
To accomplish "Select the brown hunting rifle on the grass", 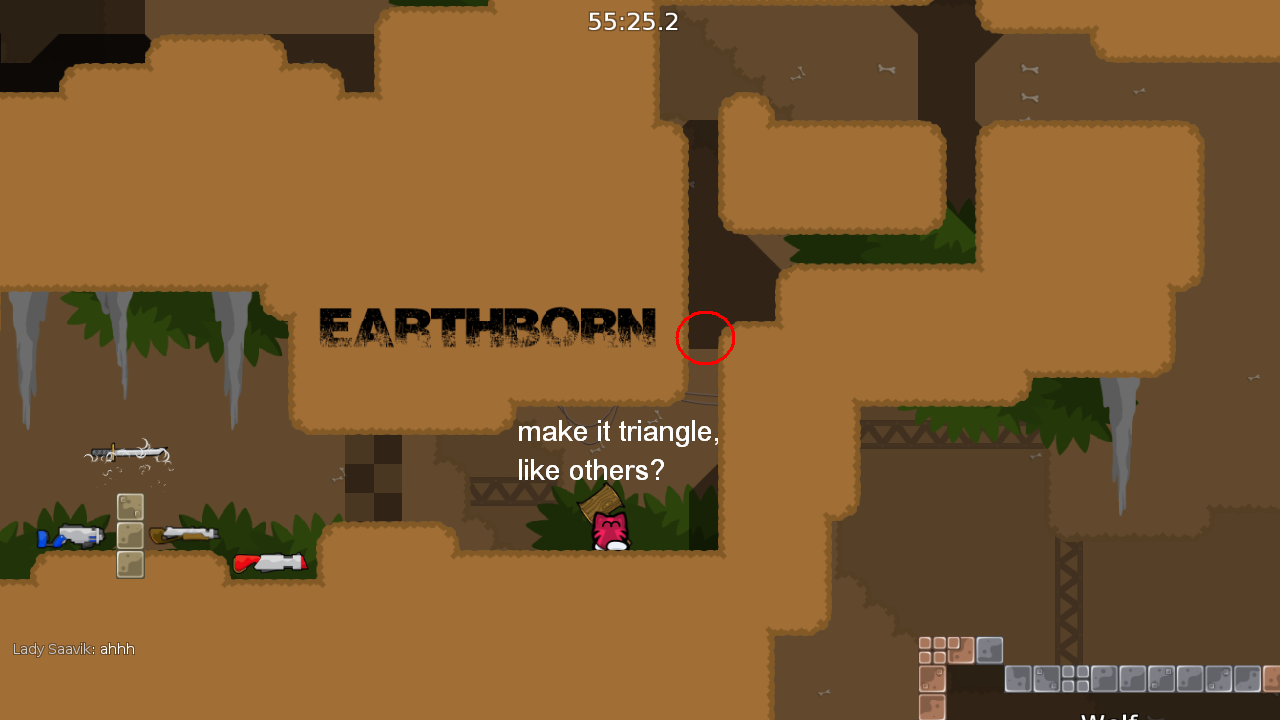I will (x=185, y=535).
